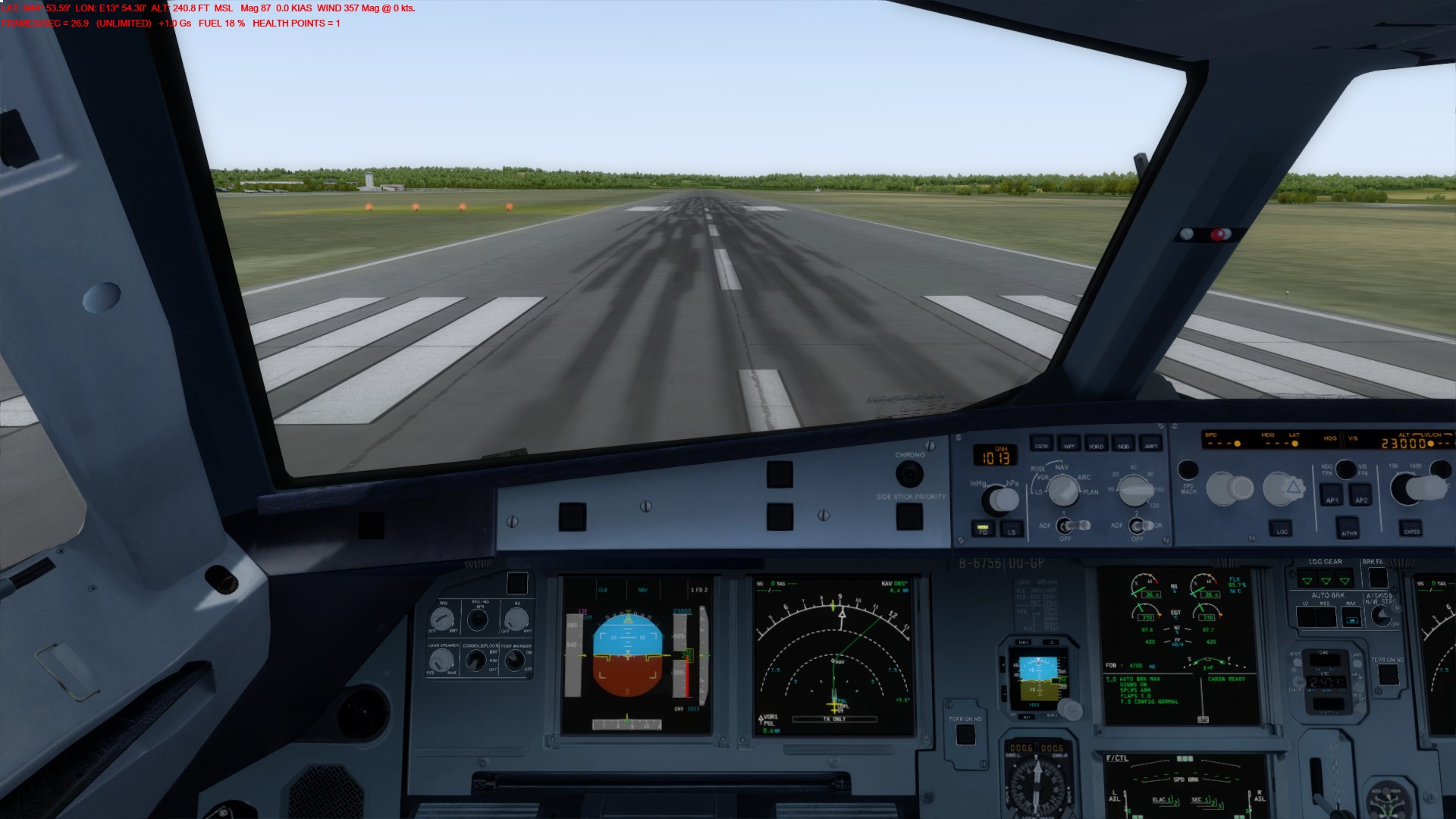Engage autopilot with the AP1 button
1456x819 pixels.
pos(1333,496)
